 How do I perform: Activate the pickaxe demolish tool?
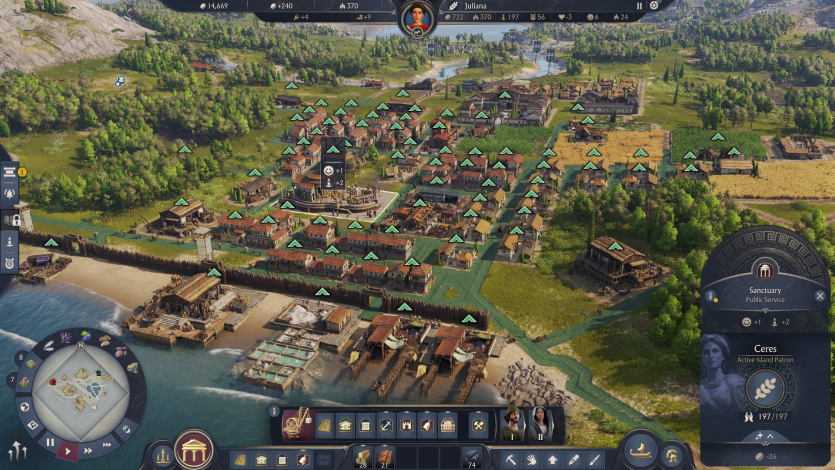pos(509,459)
